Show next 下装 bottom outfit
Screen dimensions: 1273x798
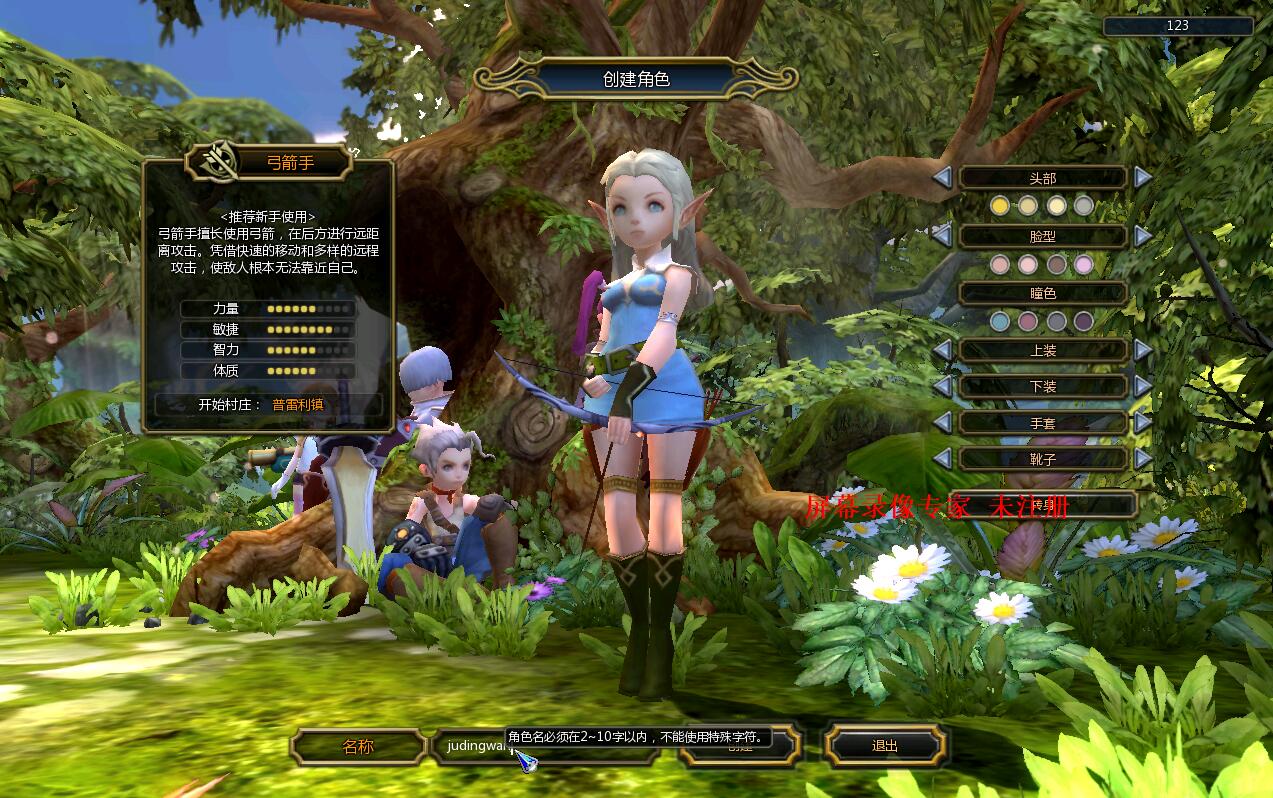pyautogui.click(x=1143, y=386)
